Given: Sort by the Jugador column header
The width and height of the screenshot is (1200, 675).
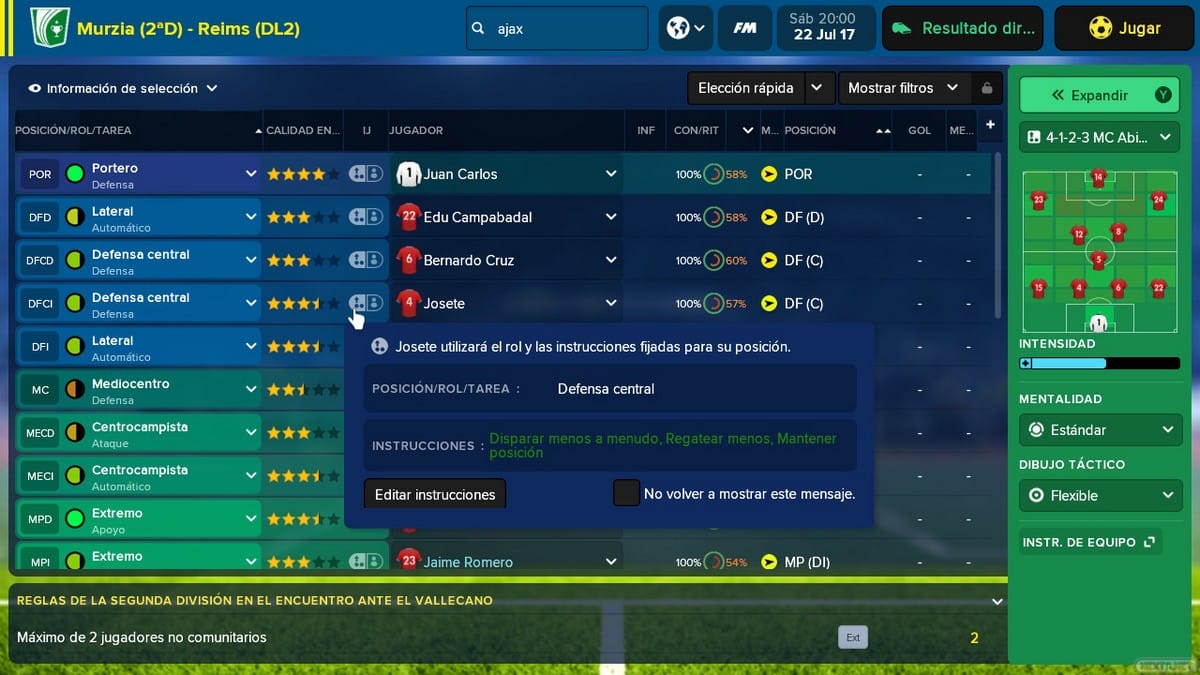Looking at the screenshot, I should [x=416, y=130].
